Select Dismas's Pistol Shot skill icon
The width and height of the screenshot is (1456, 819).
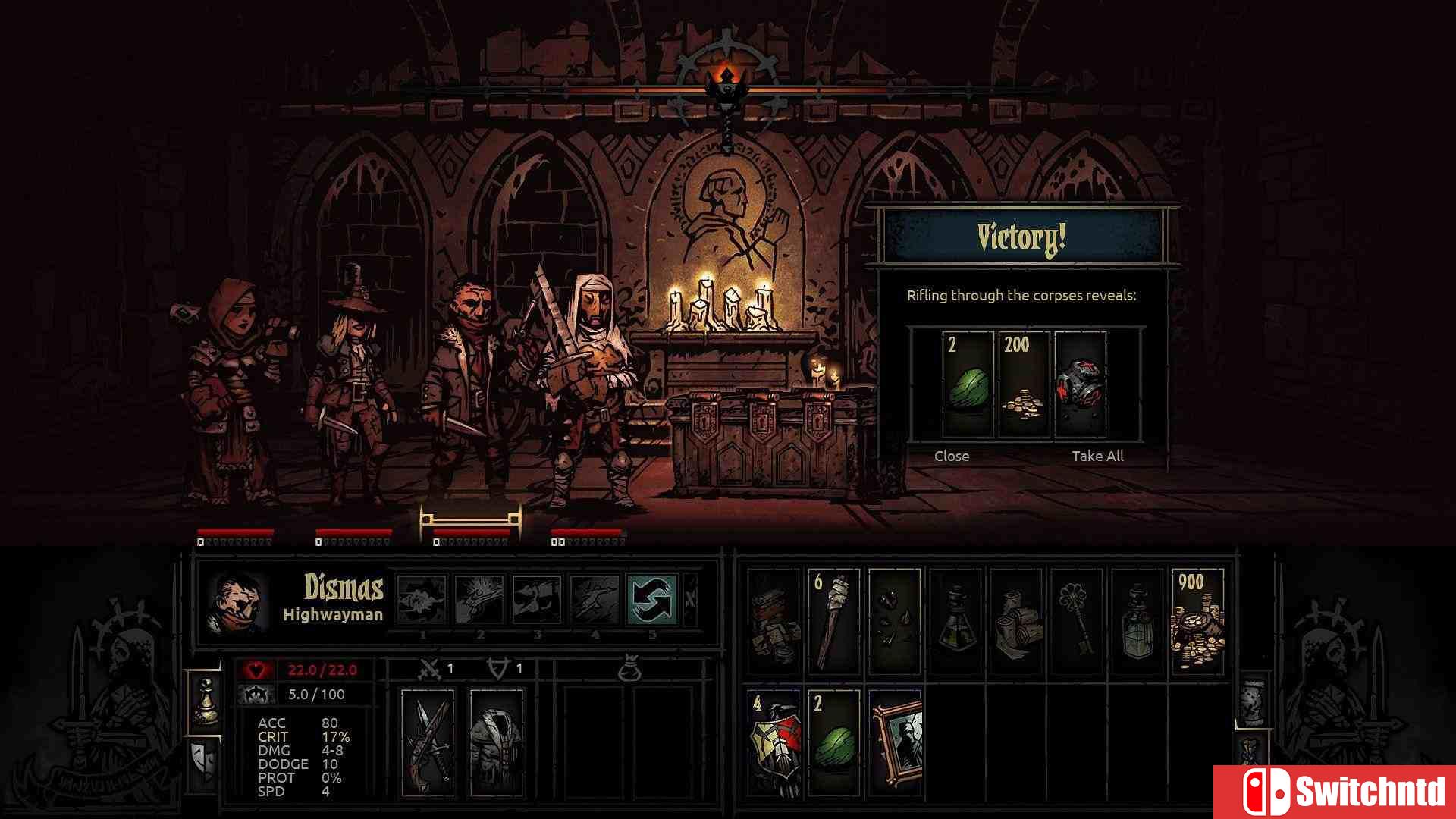click(479, 603)
